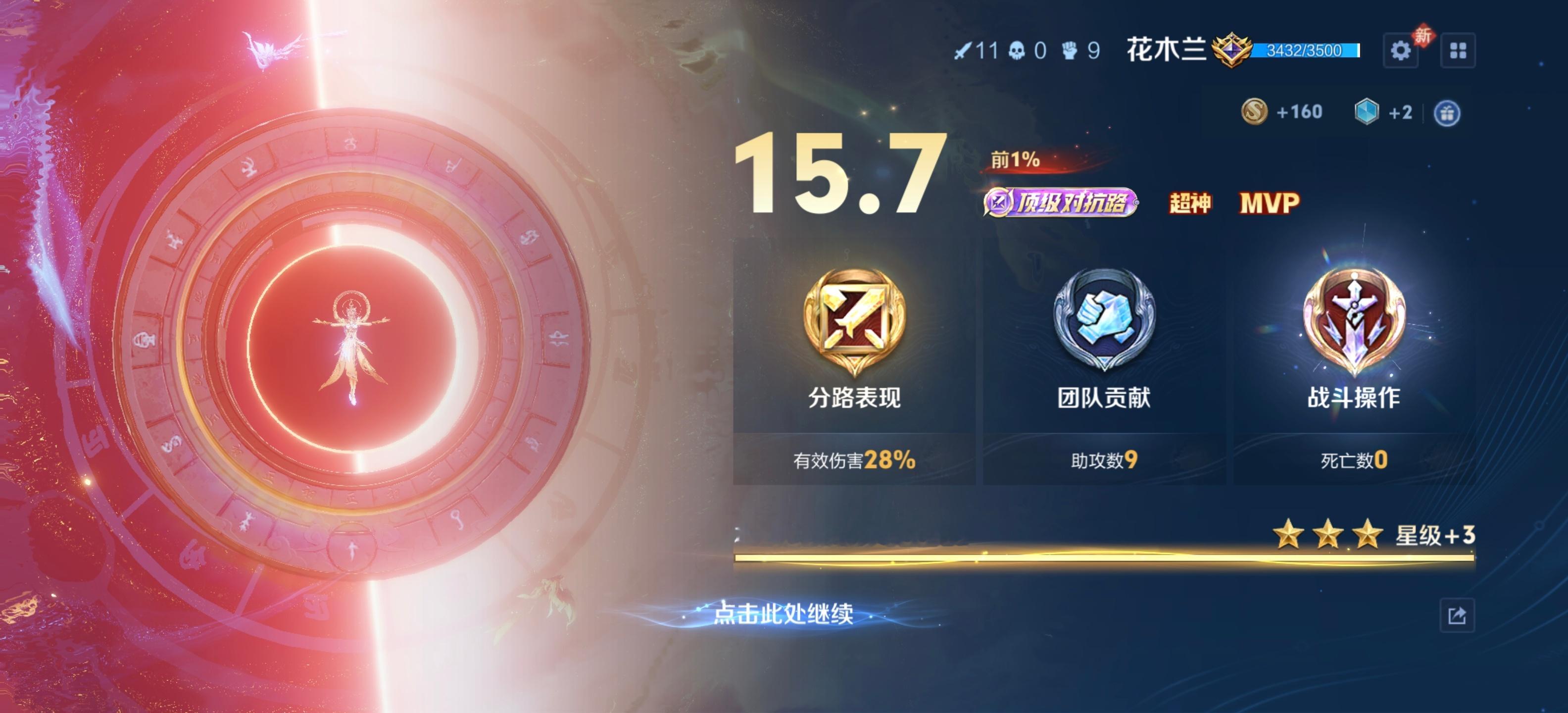Image resolution: width=1568 pixels, height=713 pixels.
Task: Click the MVP achievement label
Action: [x=1272, y=203]
